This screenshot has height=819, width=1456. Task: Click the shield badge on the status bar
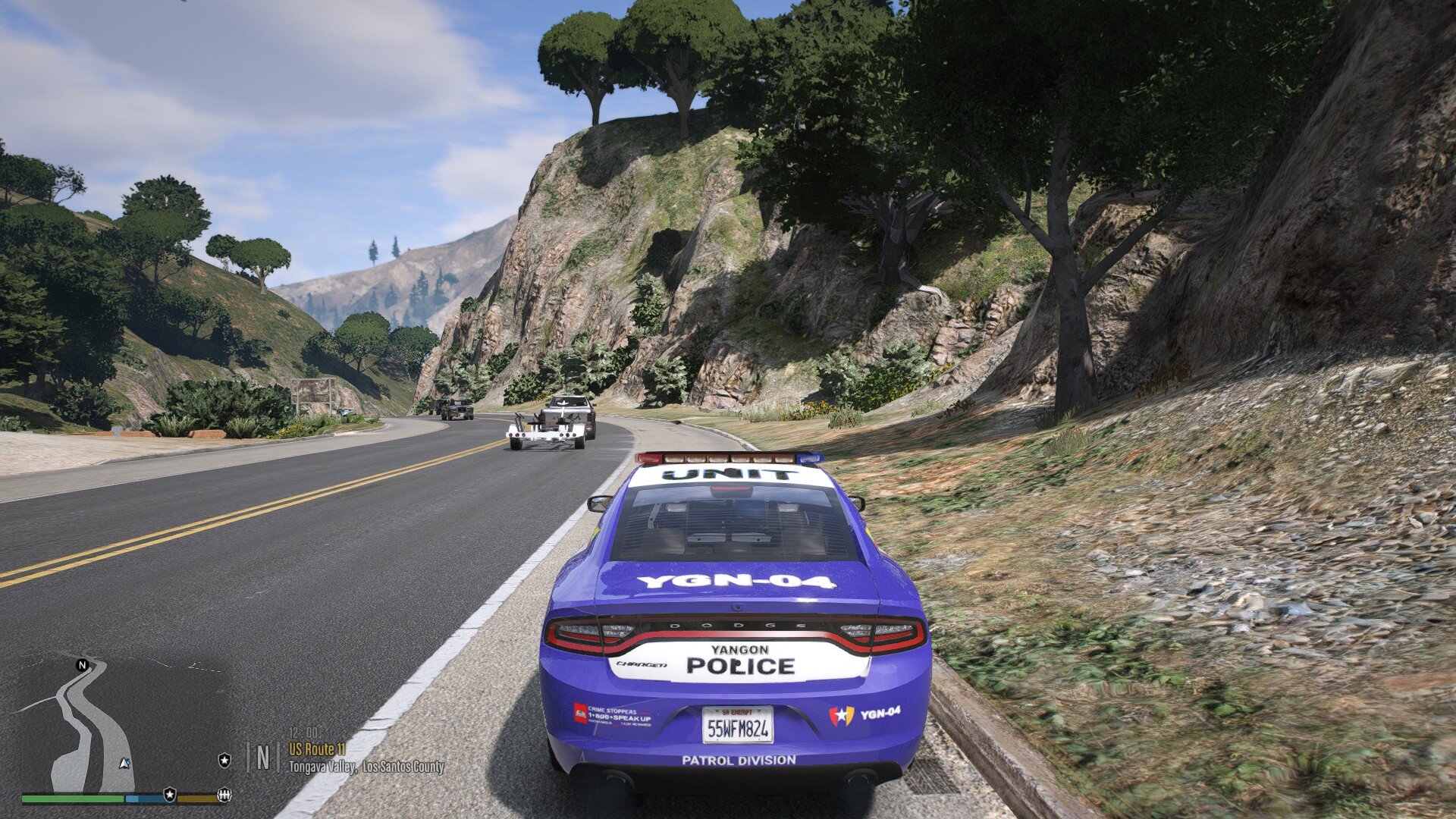point(170,795)
